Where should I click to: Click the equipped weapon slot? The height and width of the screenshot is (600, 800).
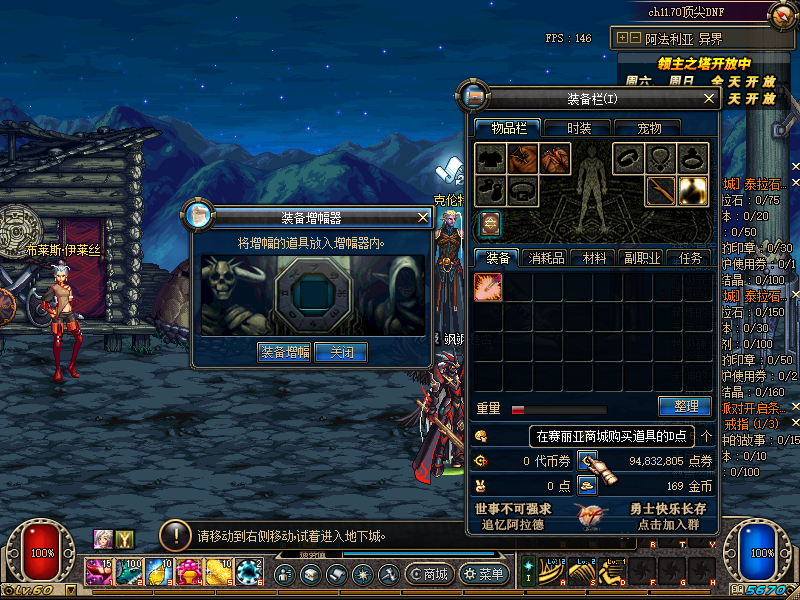click(660, 190)
